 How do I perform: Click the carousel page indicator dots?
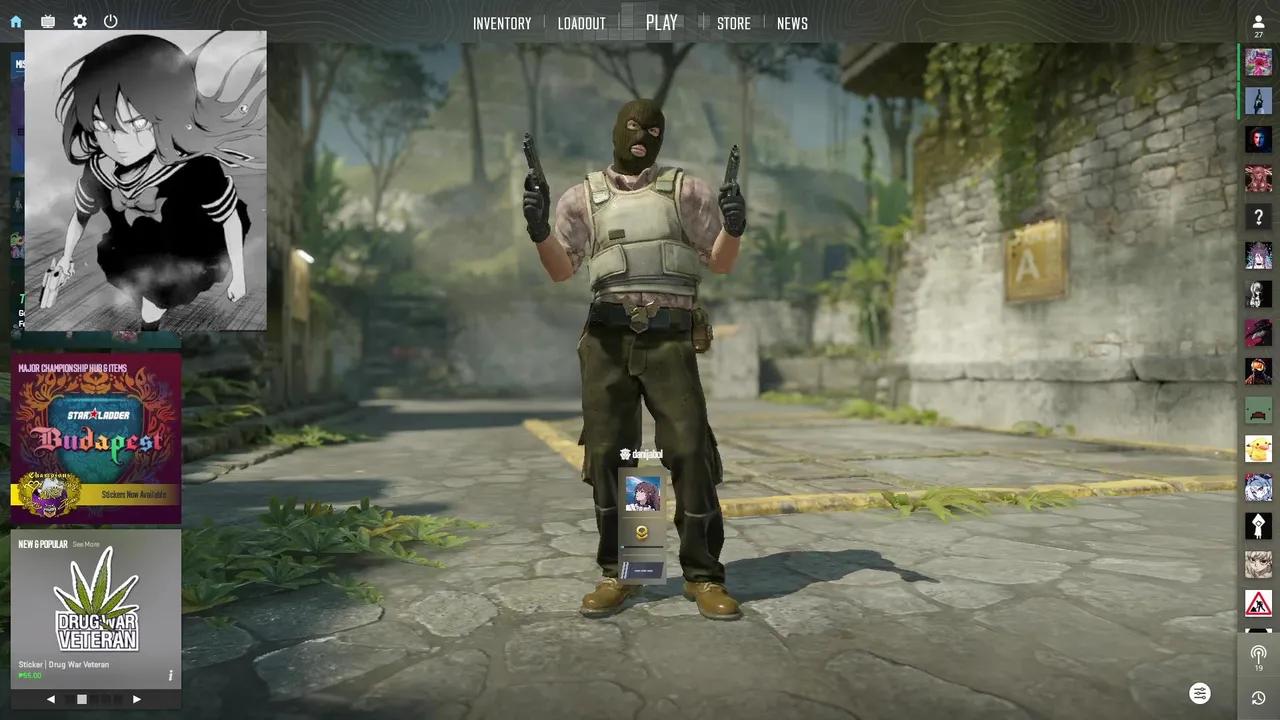pos(84,699)
